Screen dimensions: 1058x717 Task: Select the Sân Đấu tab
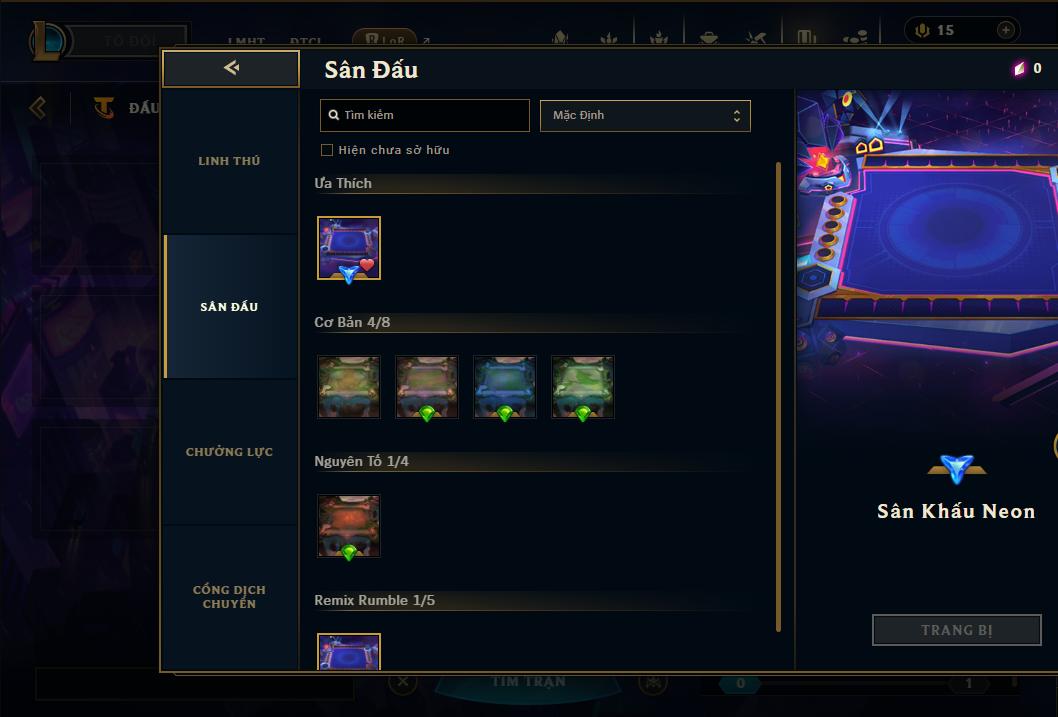pos(229,307)
